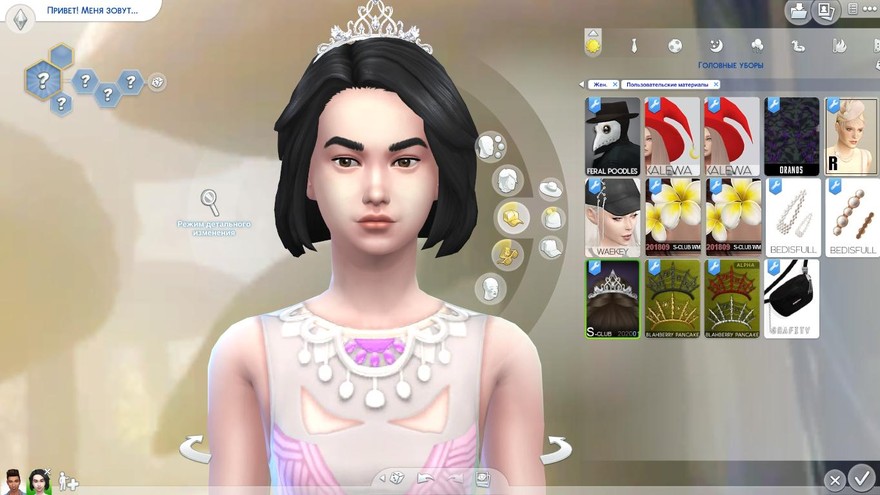The height and width of the screenshot is (495, 880).
Task: Remove the 'Жен.' filter tag
Action: (615, 85)
